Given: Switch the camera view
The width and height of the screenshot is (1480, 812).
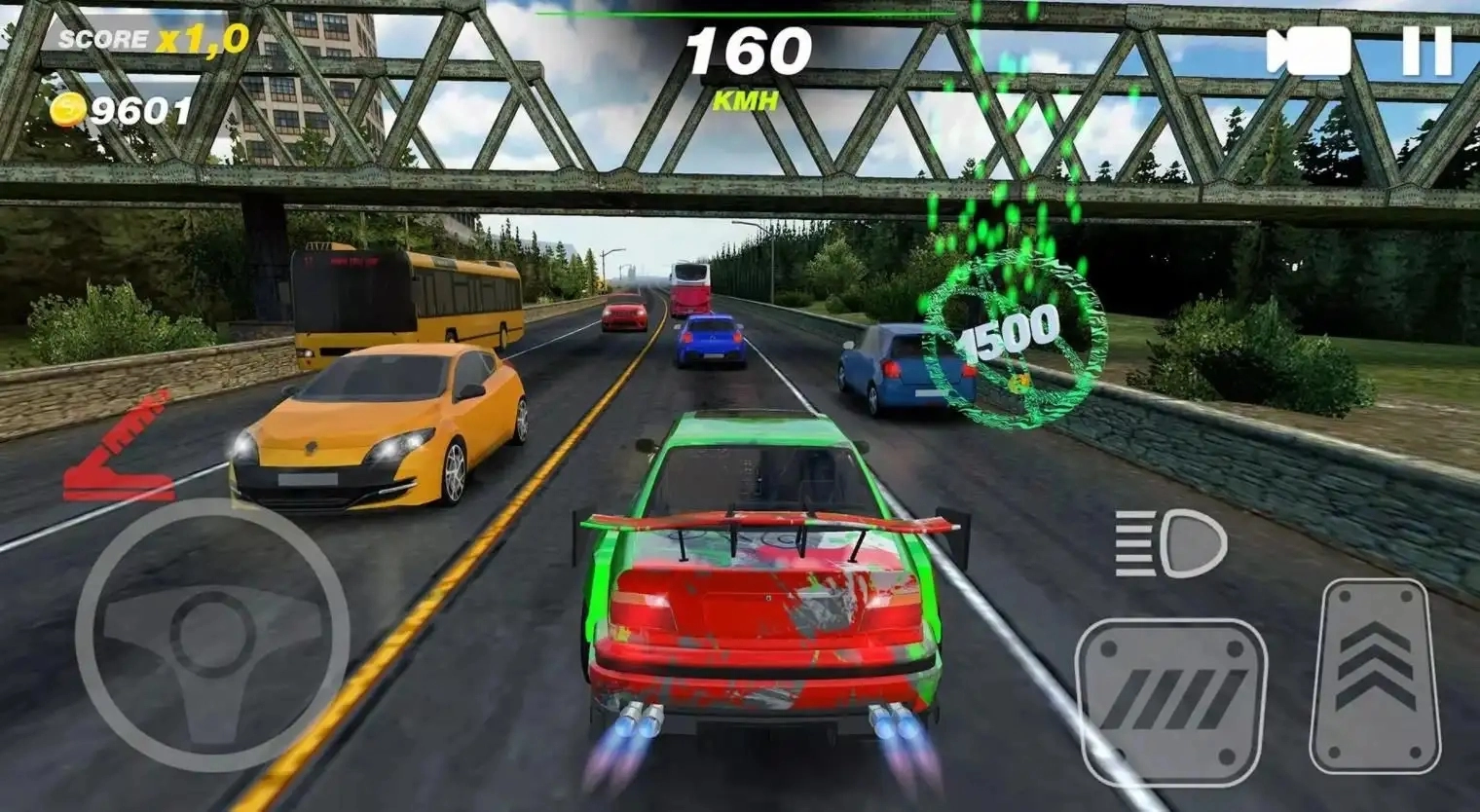Looking at the screenshot, I should tap(1308, 51).
